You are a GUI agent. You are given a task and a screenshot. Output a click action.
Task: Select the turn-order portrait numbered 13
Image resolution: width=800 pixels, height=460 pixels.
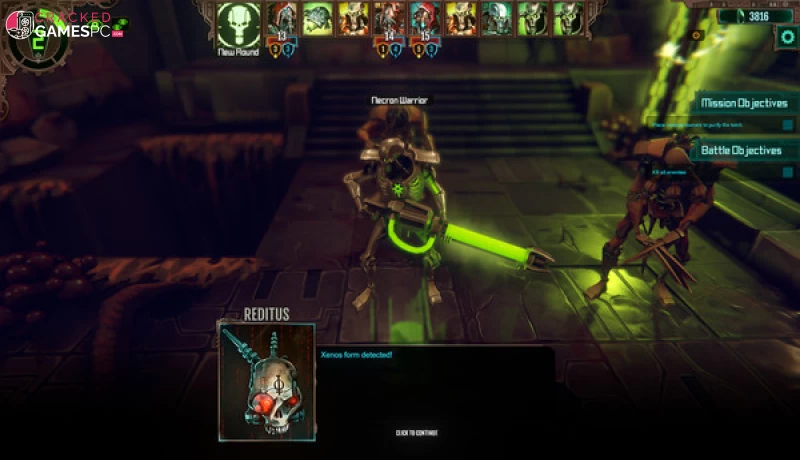click(283, 19)
